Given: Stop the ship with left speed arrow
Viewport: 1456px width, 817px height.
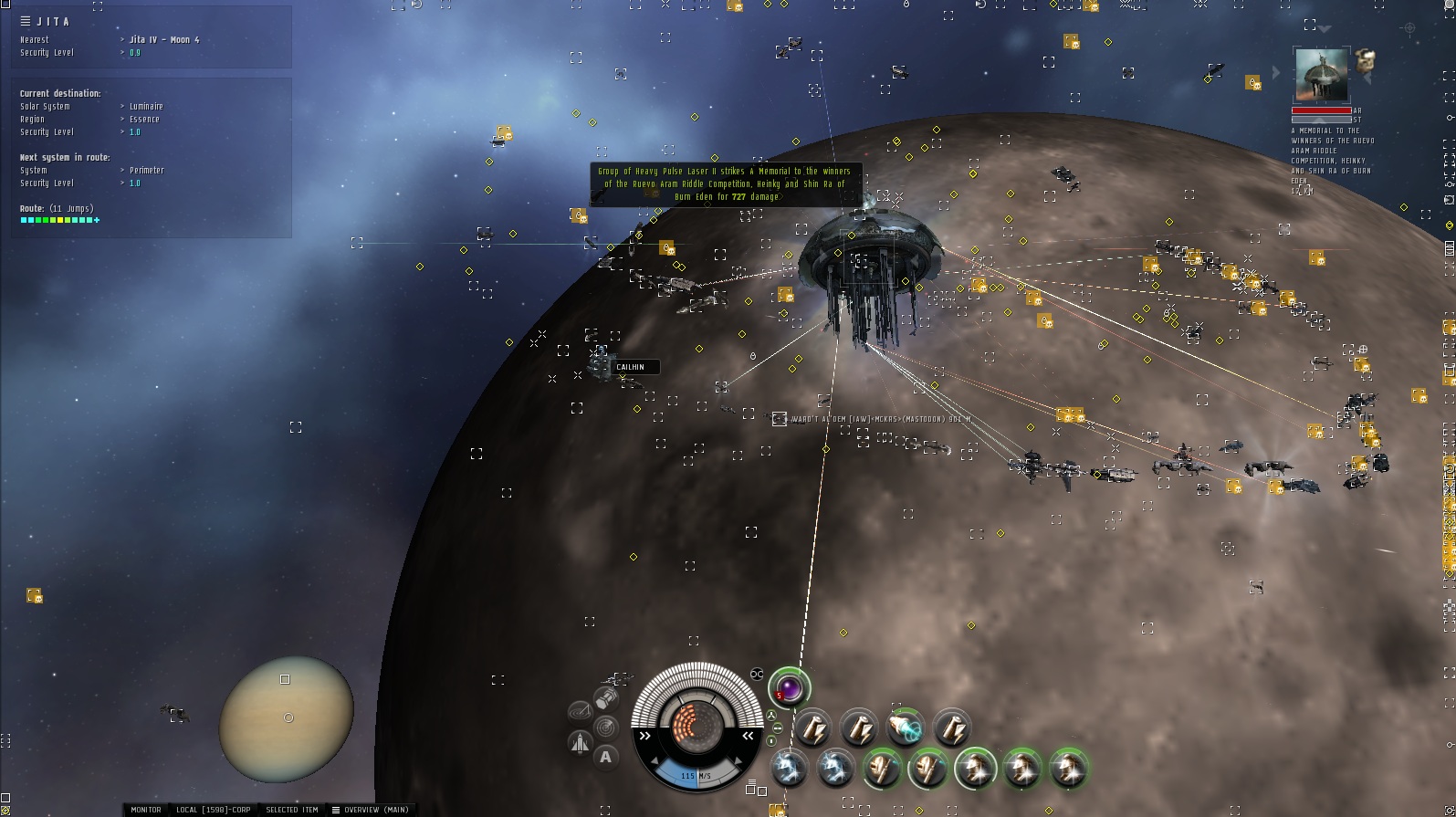Looking at the screenshot, I should click(x=645, y=735).
